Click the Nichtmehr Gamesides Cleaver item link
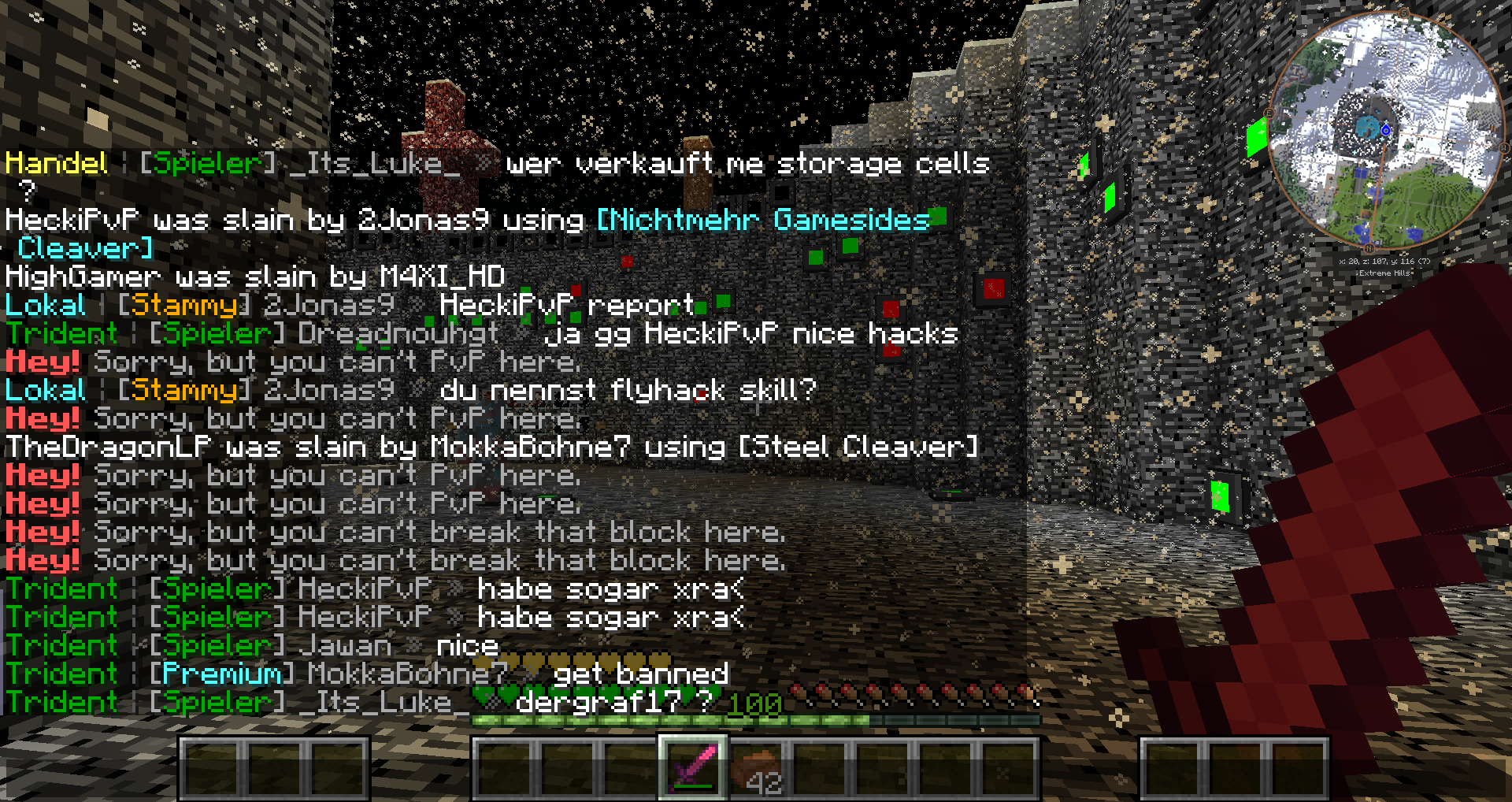 762,220
